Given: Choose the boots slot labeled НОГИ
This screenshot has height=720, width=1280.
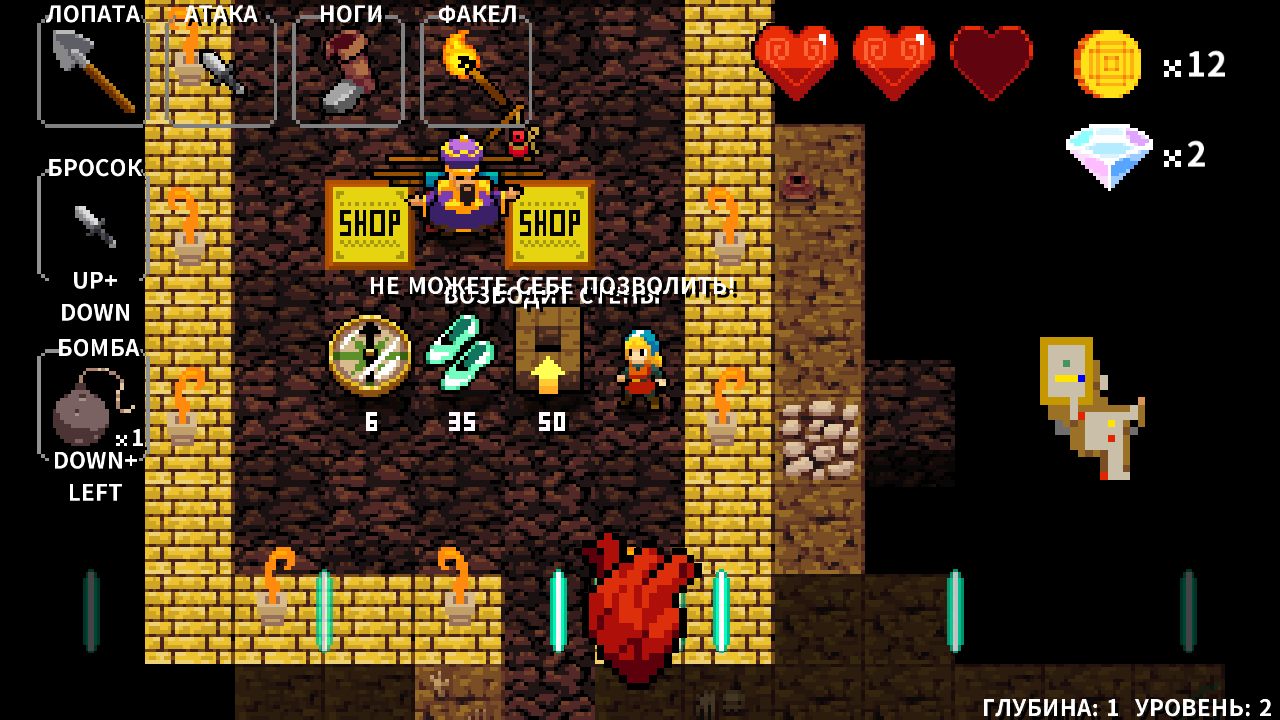Looking at the screenshot, I should point(348,72).
